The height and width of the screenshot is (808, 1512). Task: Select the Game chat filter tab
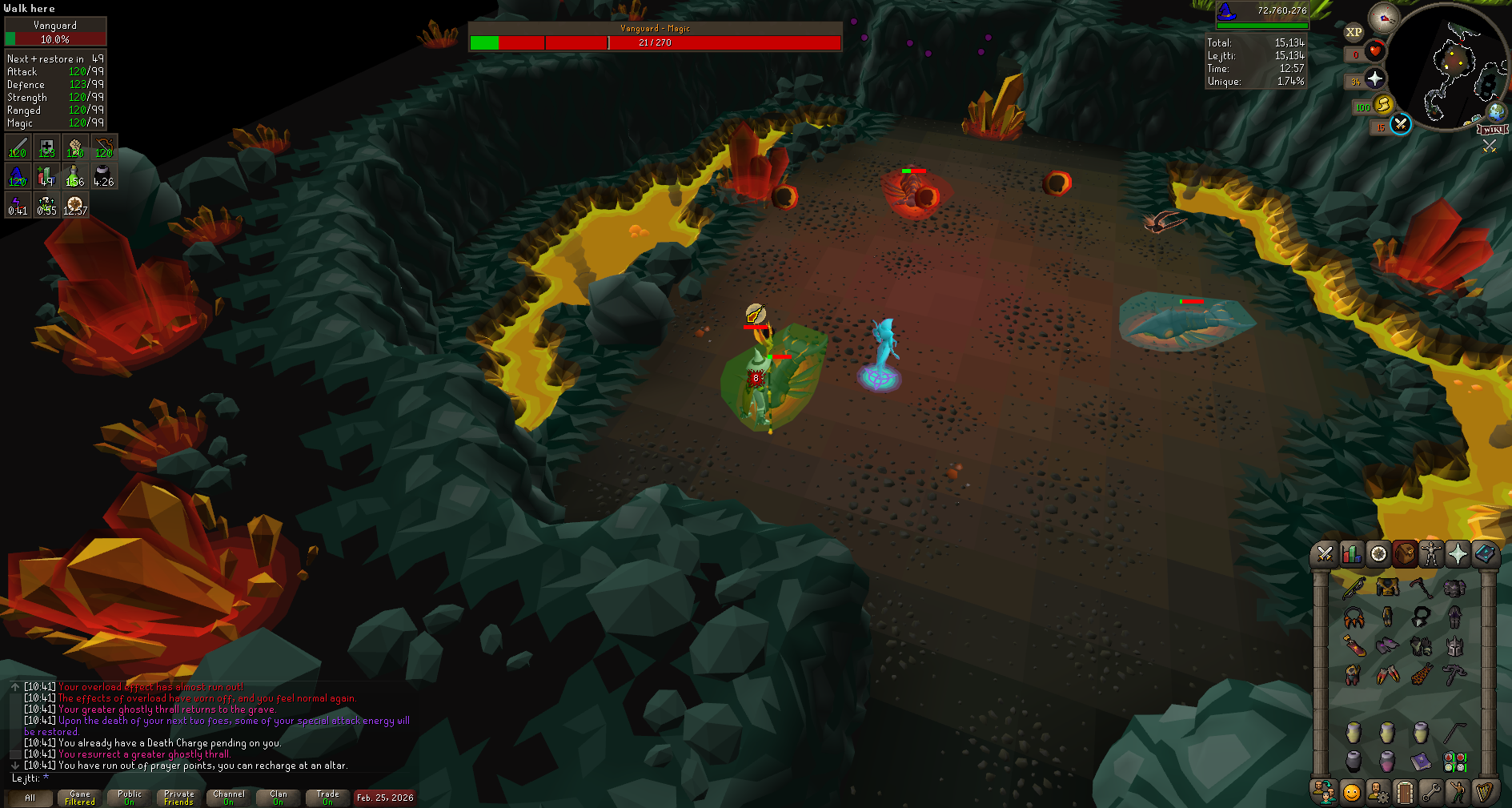[x=79, y=798]
